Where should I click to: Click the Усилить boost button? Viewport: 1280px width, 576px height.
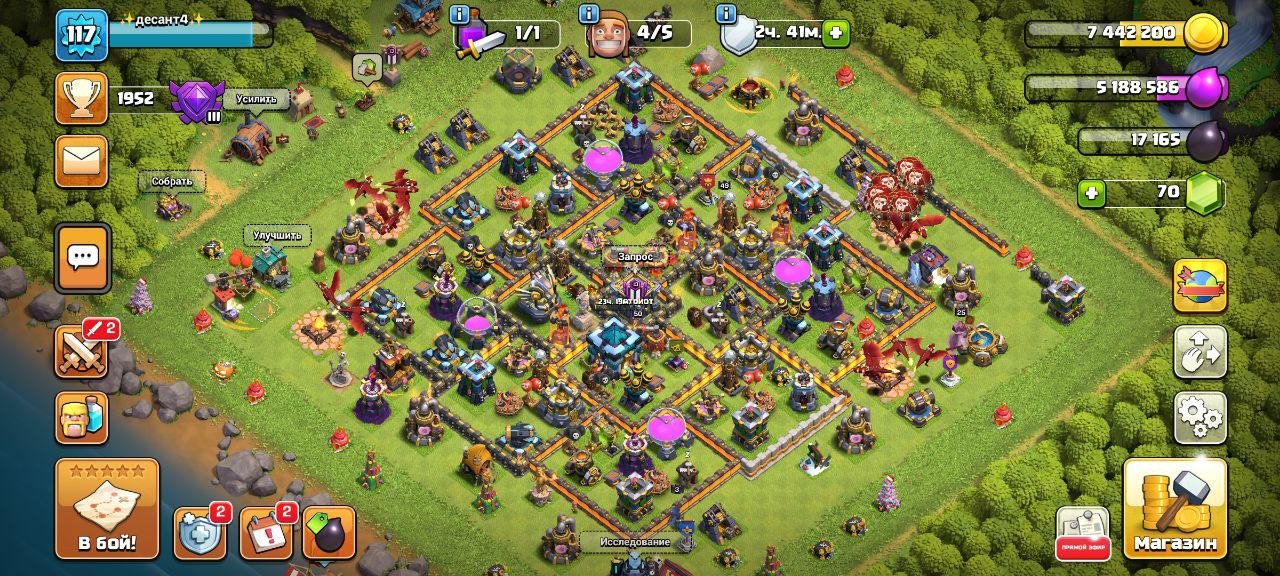tap(256, 99)
